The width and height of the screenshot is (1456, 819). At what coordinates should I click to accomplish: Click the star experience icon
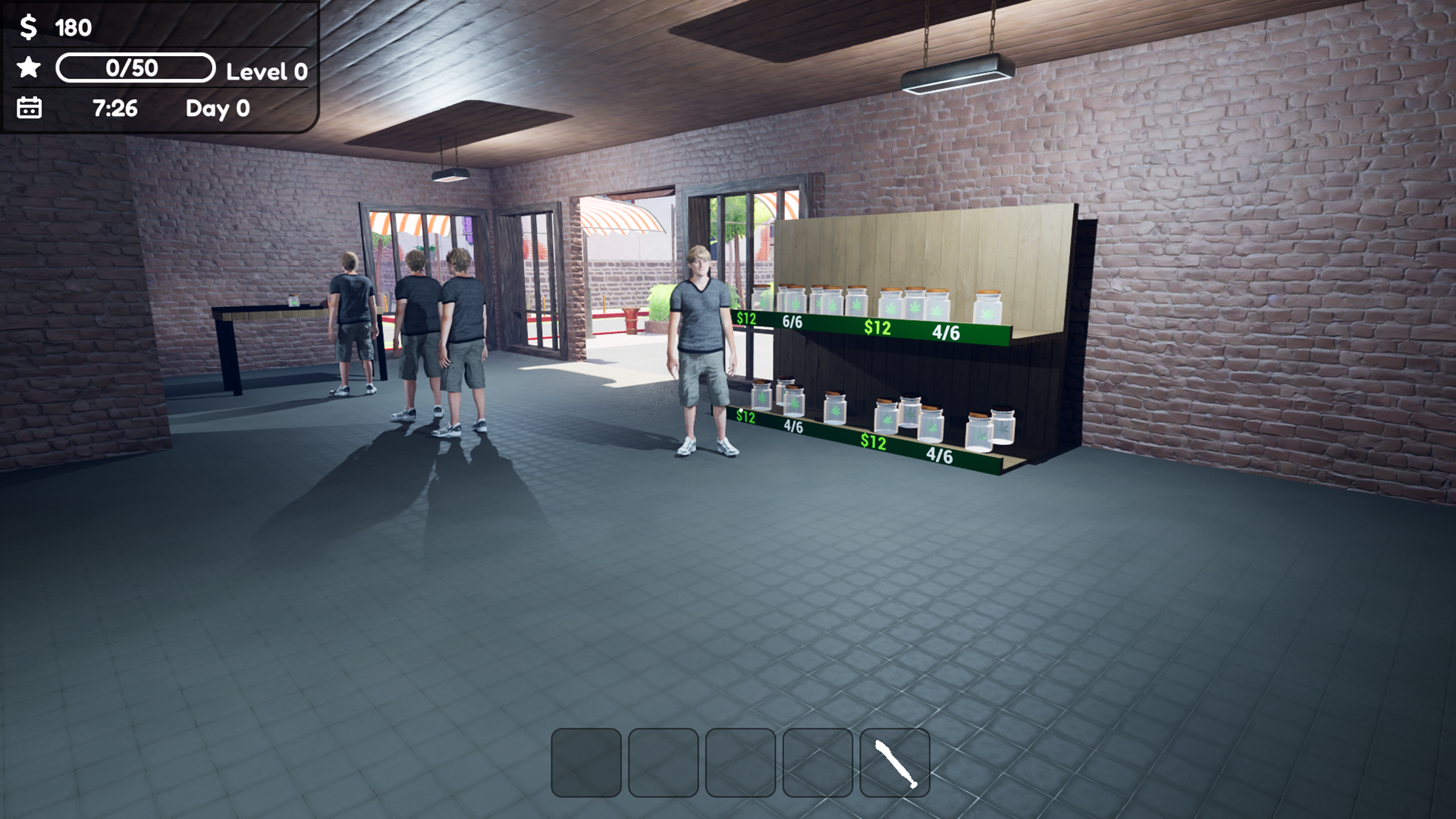[x=27, y=69]
